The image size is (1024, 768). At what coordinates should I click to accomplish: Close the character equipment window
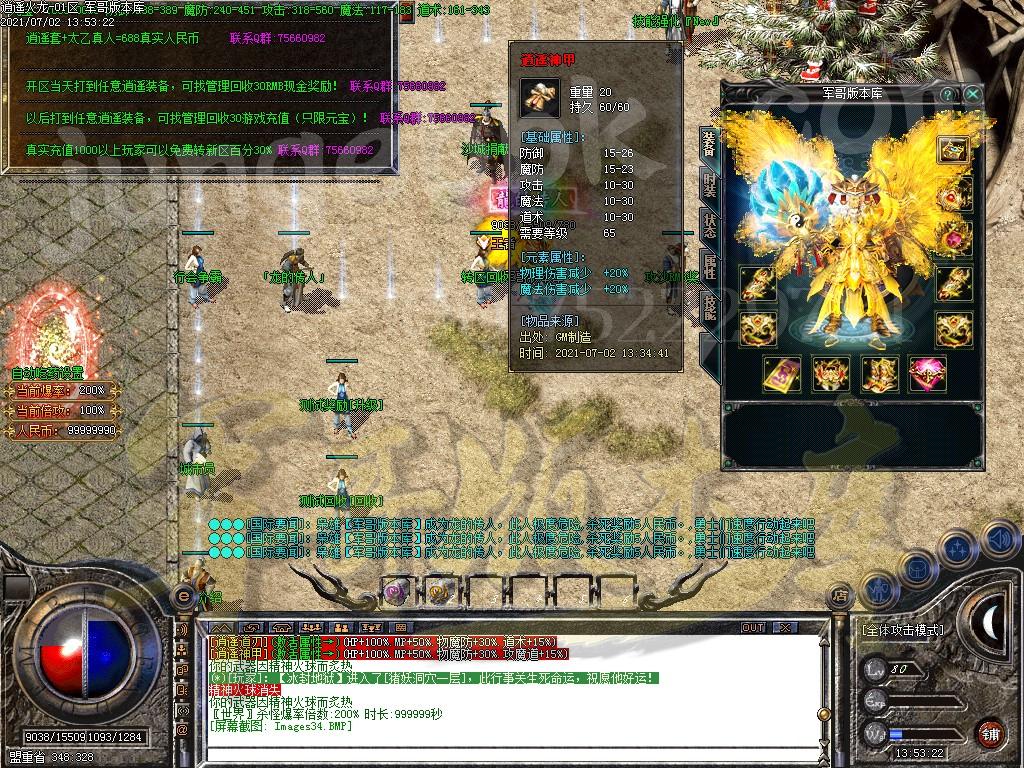(972, 94)
